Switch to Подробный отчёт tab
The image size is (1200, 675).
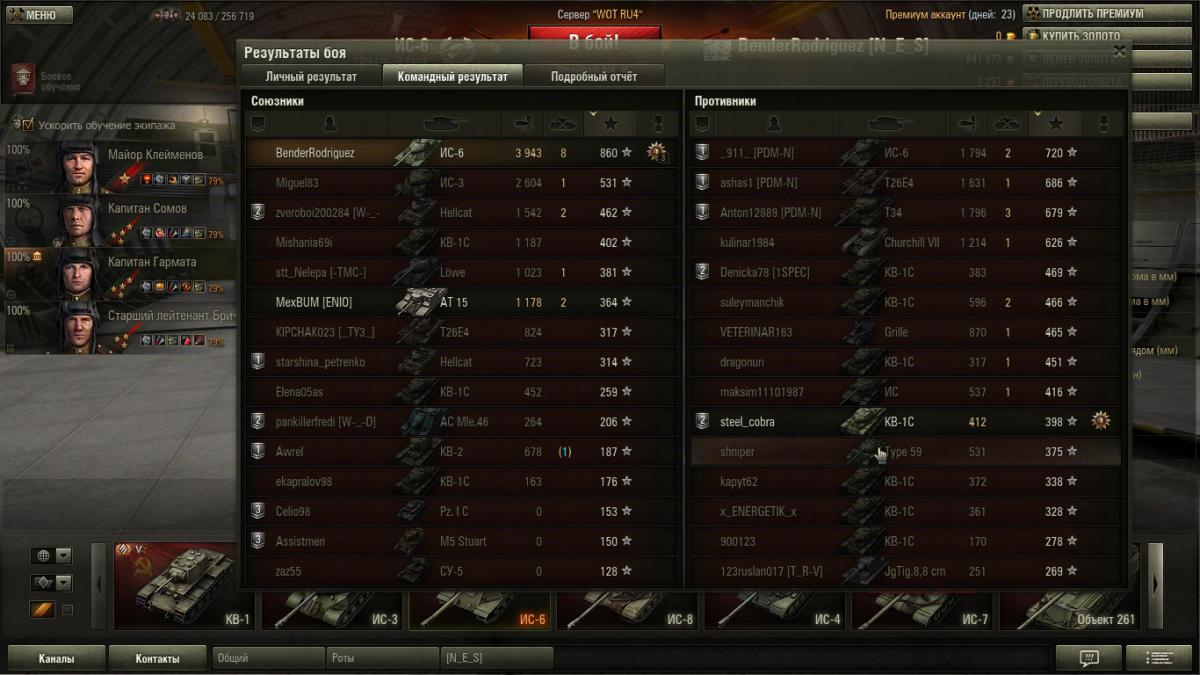click(x=594, y=76)
